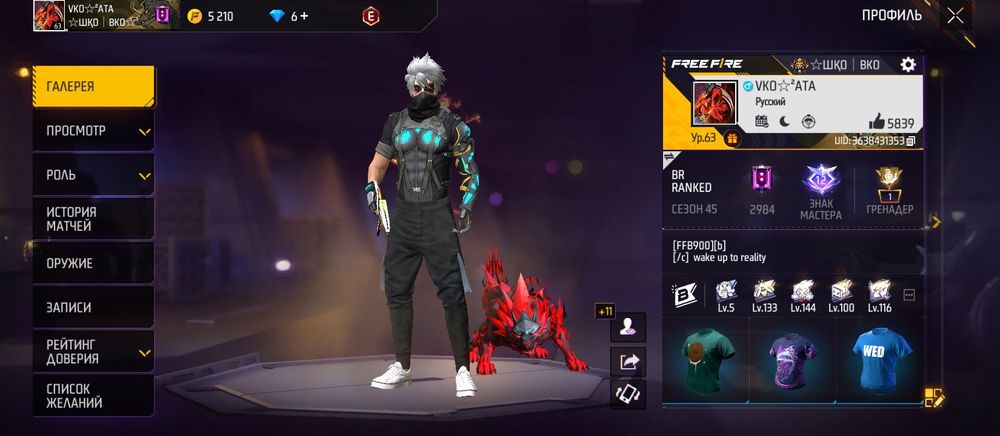
Task: Expand the Роль section
Action: click(92, 175)
